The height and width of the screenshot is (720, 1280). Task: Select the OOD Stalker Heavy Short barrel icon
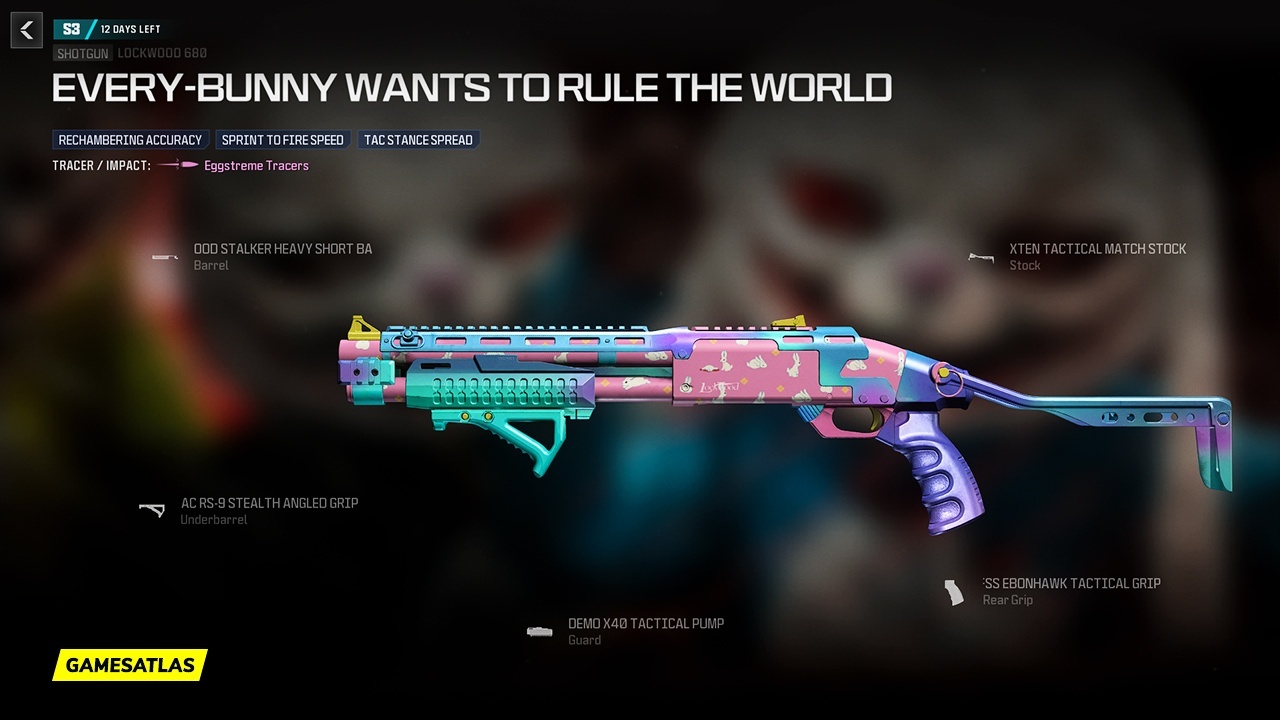click(164, 257)
